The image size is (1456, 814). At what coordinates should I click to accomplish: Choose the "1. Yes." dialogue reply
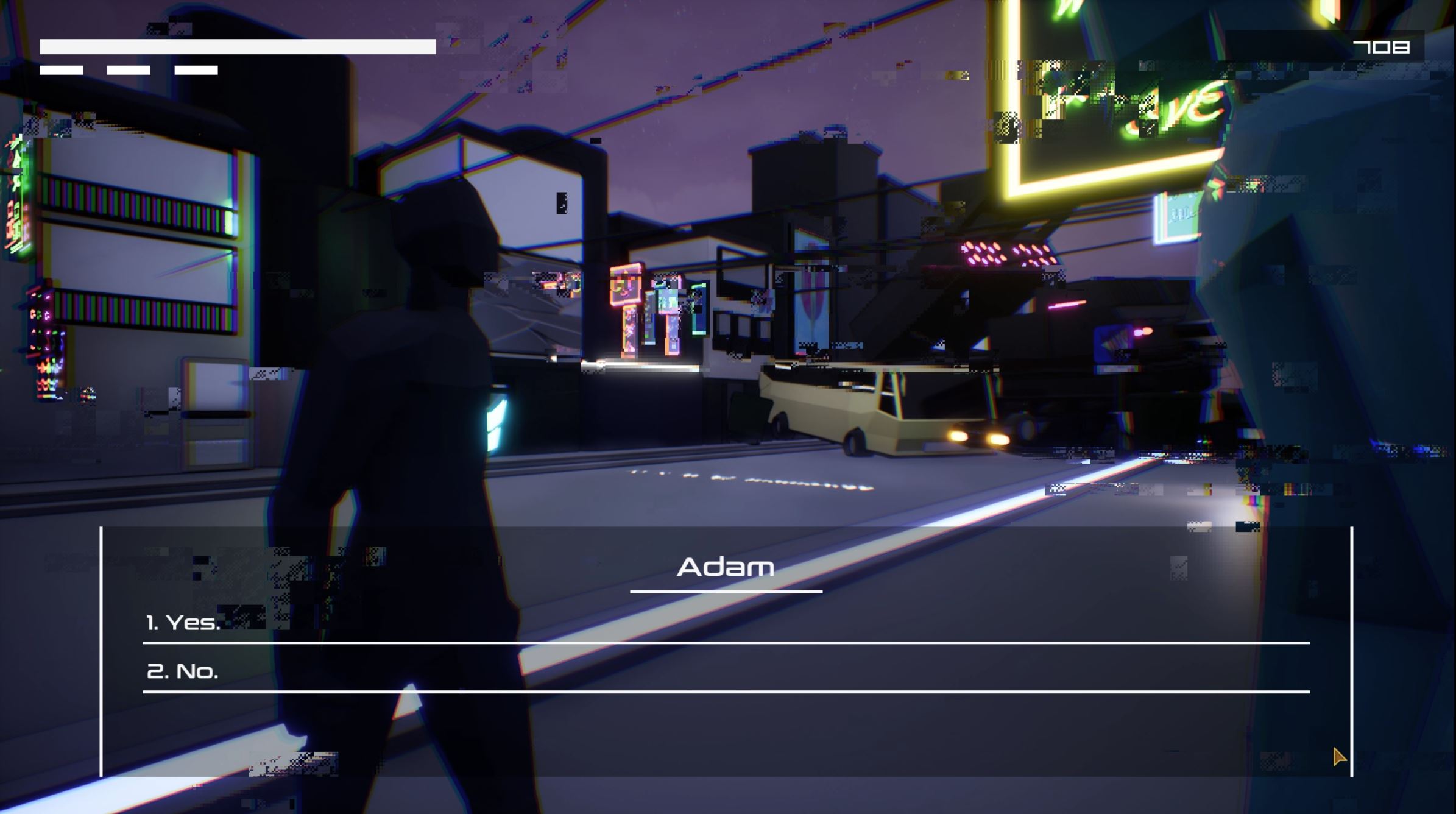pyautogui.click(x=183, y=623)
